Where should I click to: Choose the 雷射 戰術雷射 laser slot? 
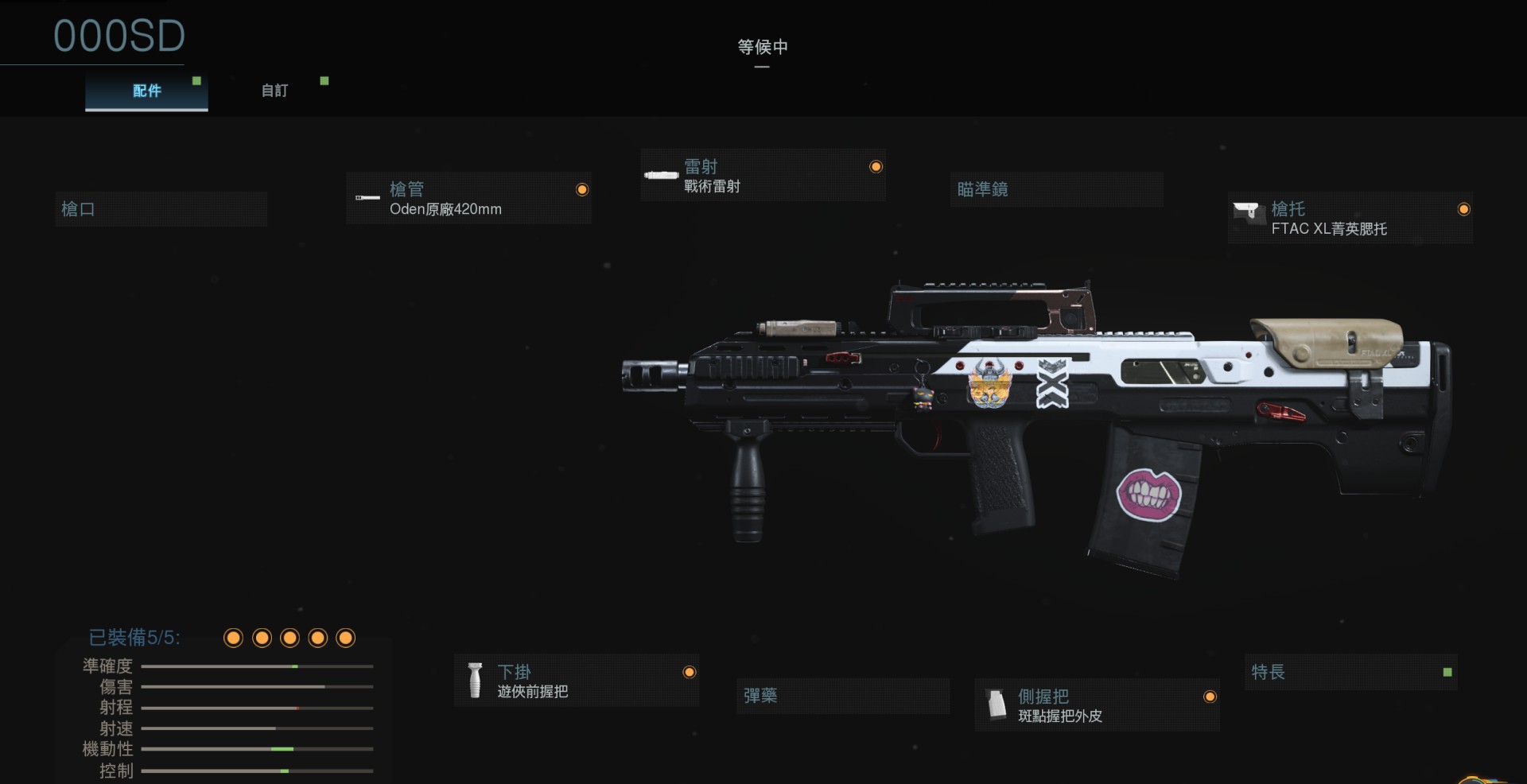click(x=763, y=176)
